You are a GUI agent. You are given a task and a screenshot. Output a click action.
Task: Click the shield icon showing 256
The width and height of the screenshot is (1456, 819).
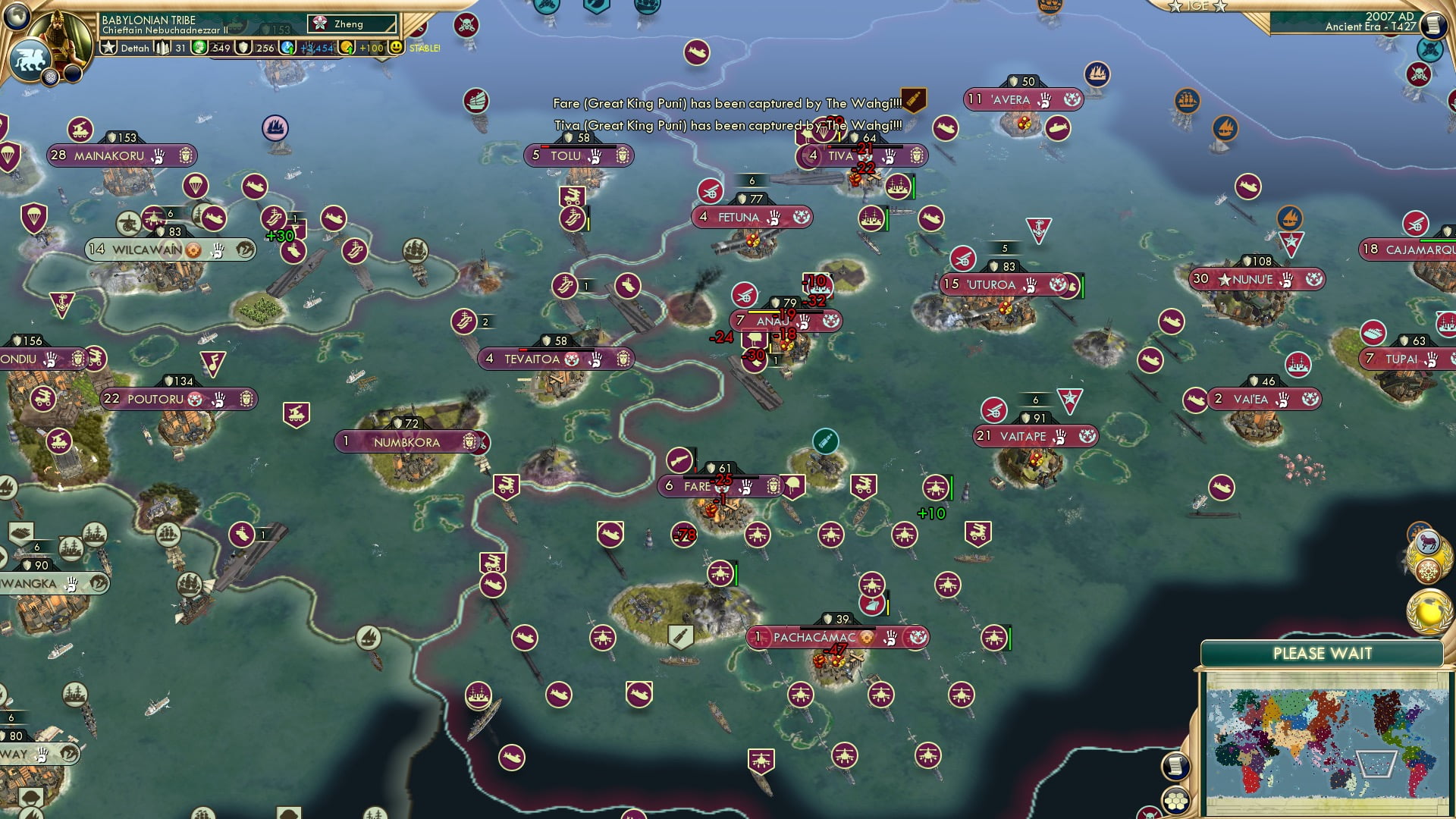243,48
